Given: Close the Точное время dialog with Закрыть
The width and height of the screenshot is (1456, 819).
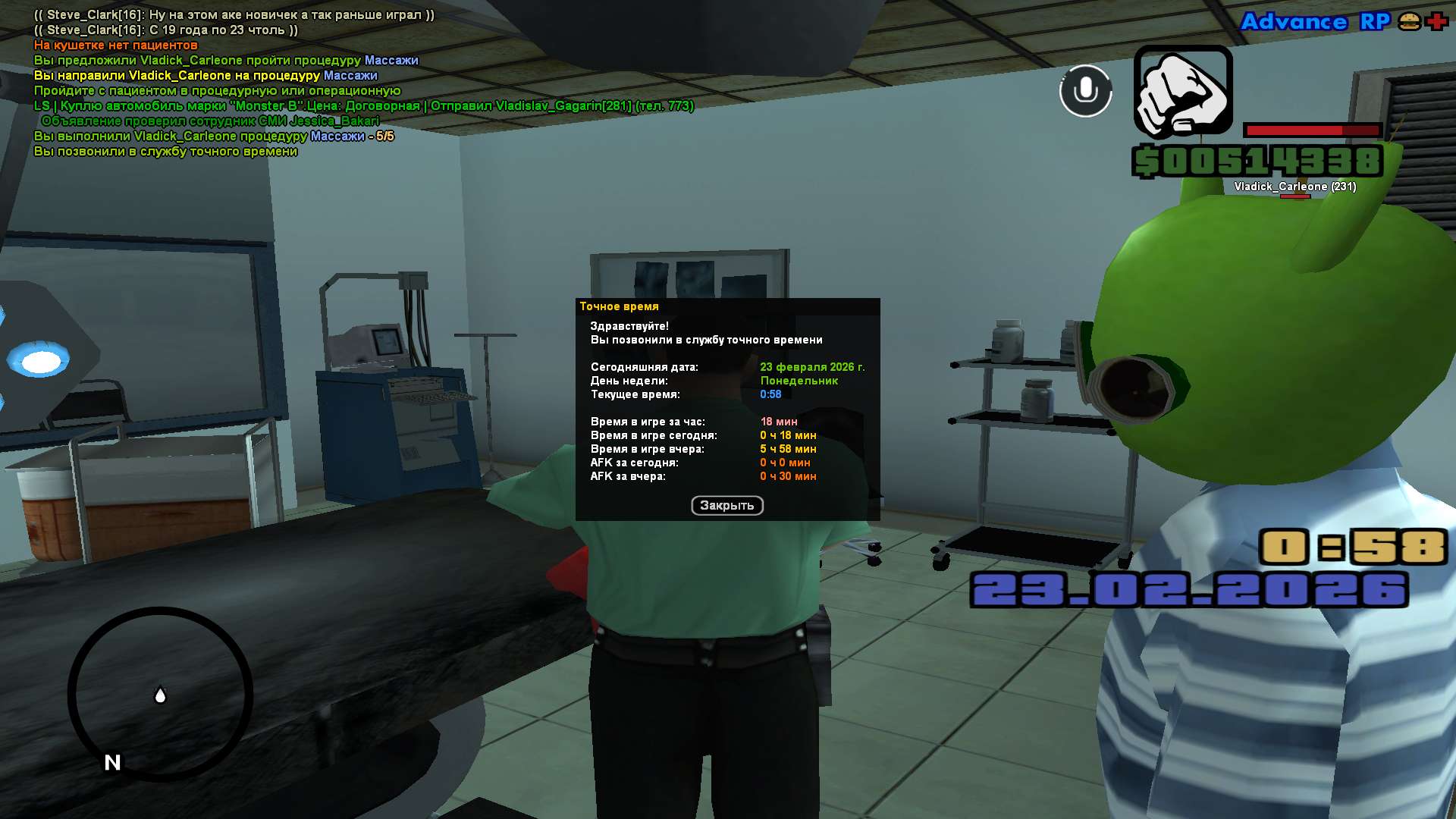Looking at the screenshot, I should click(726, 505).
